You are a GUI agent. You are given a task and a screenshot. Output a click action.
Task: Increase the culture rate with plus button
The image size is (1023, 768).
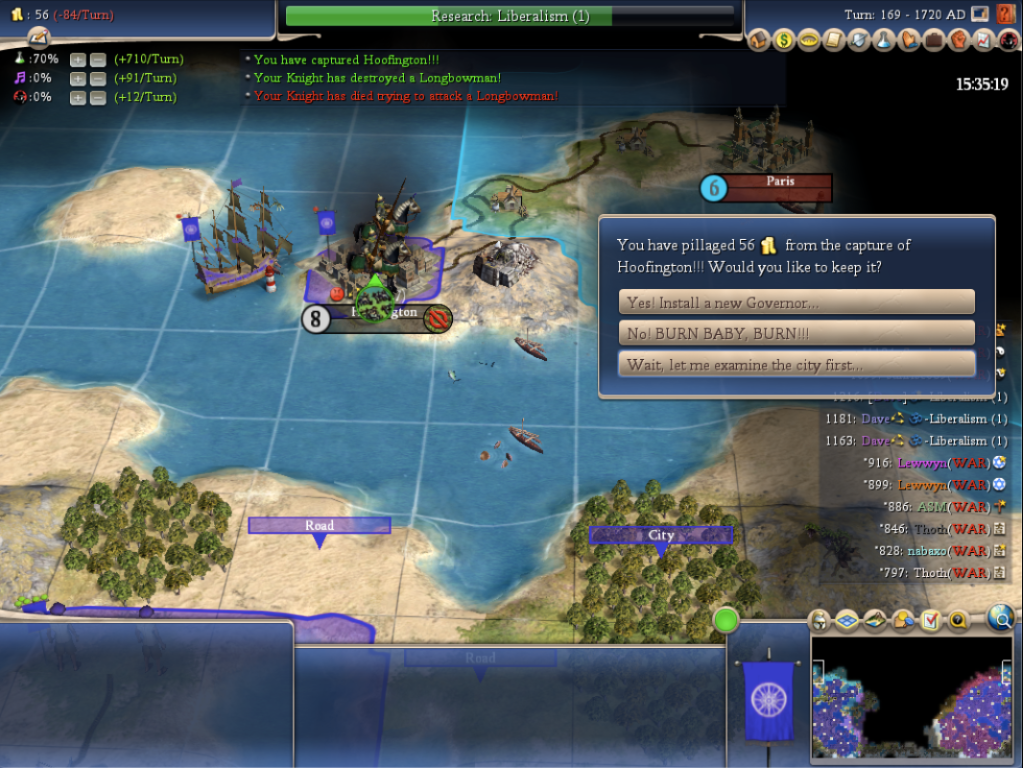pyautogui.click(x=78, y=78)
